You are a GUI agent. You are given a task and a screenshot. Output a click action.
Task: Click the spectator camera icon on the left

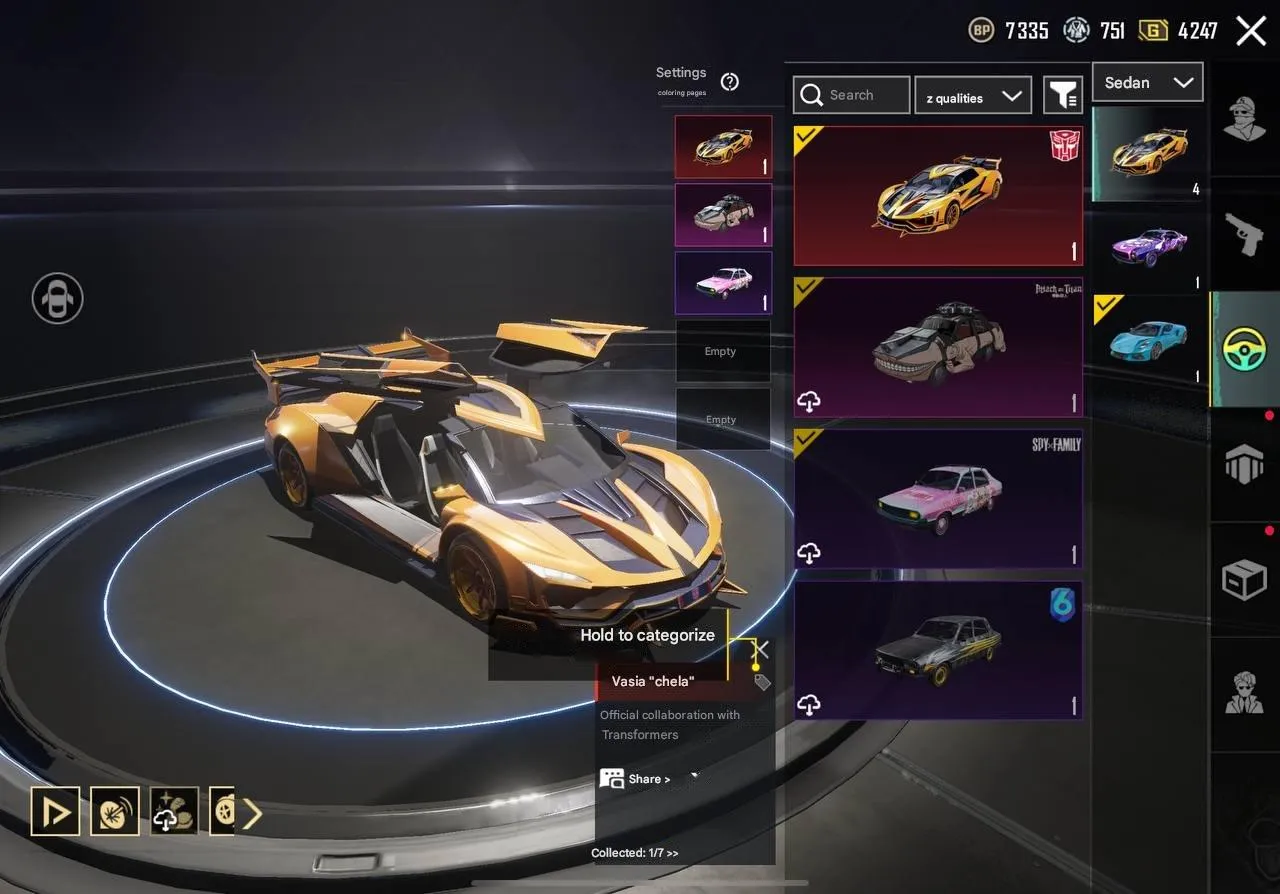(56, 299)
